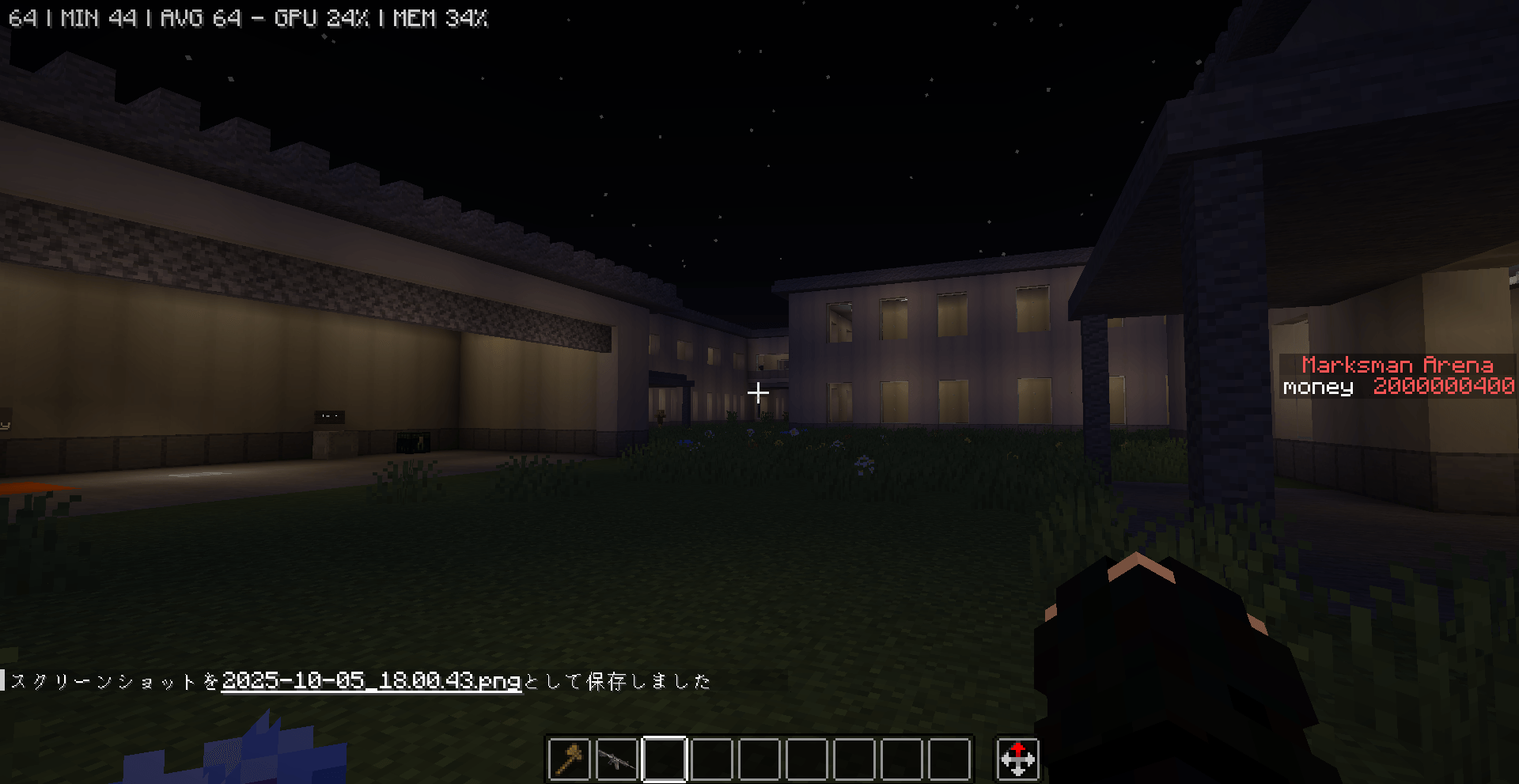Click the seventh empty hotbar slot
The height and width of the screenshot is (784, 1519).
(854, 760)
